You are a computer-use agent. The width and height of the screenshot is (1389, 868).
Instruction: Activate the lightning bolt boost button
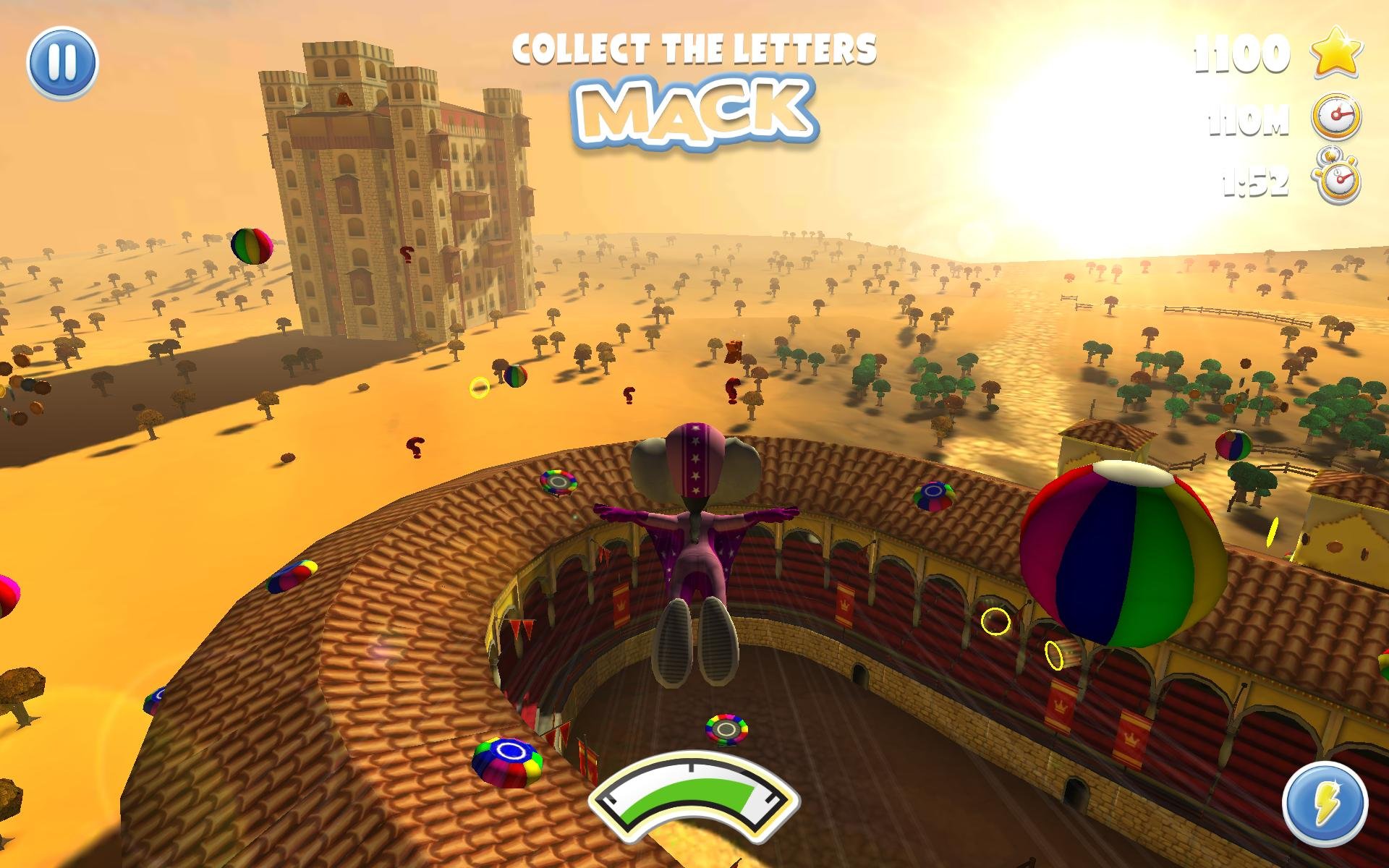tap(1325, 804)
